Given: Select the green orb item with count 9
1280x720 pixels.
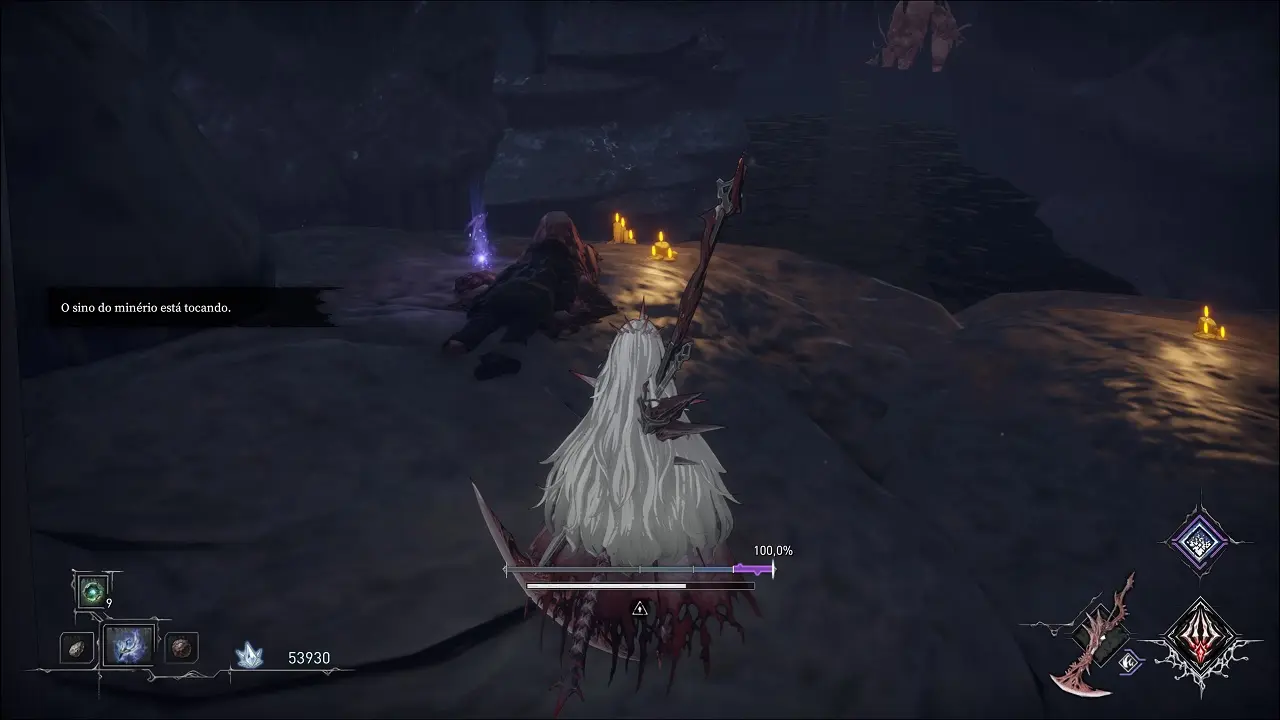Looking at the screenshot, I should (93, 592).
